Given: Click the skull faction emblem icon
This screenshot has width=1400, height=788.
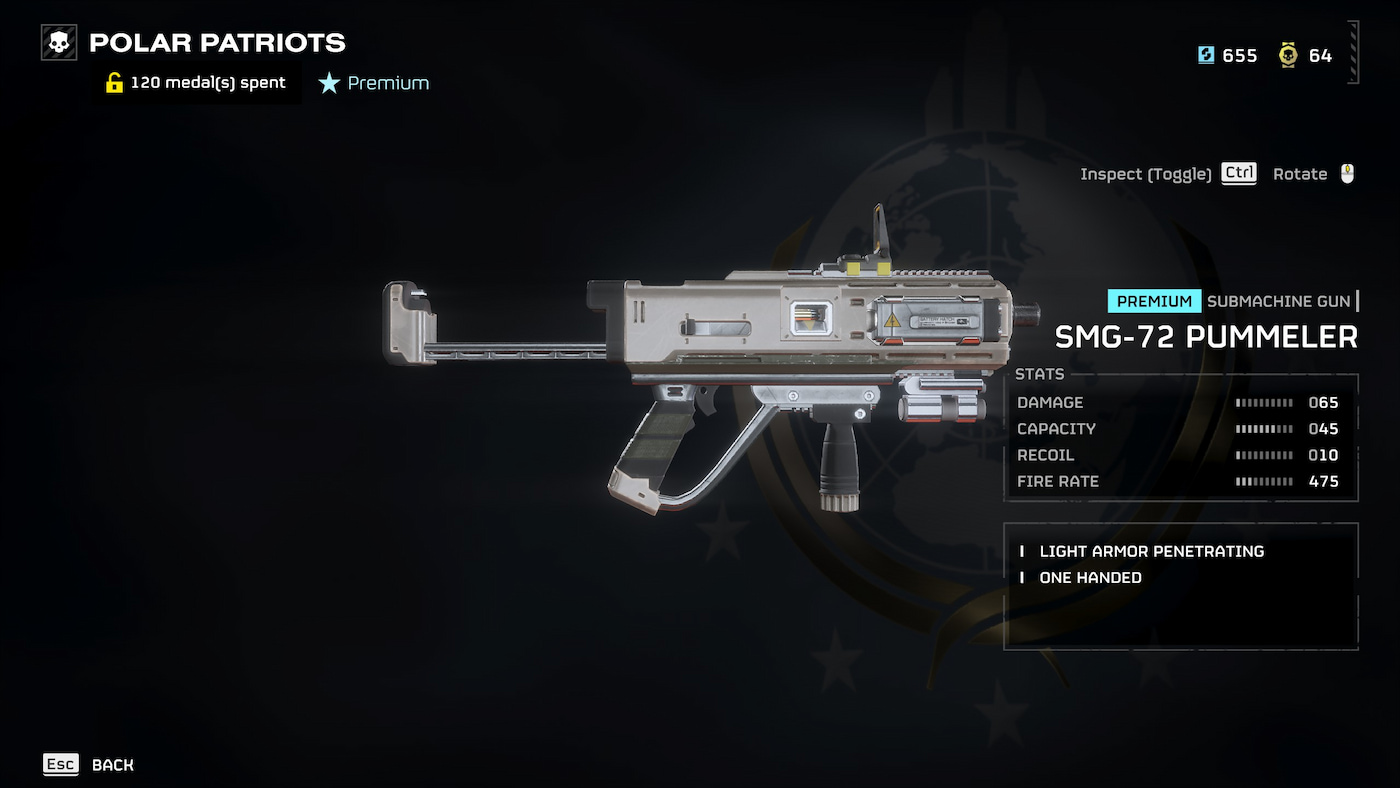Looking at the screenshot, I should 58,42.
